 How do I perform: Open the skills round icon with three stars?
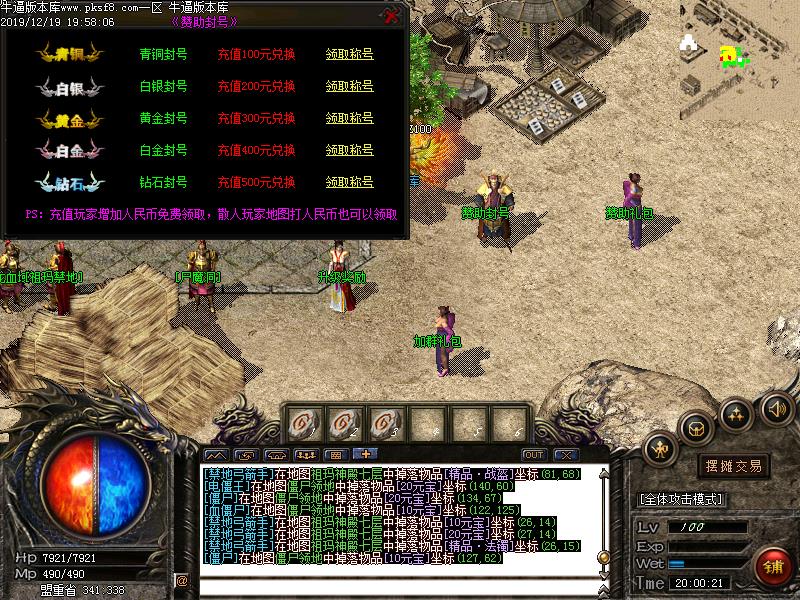(x=738, y=413)
